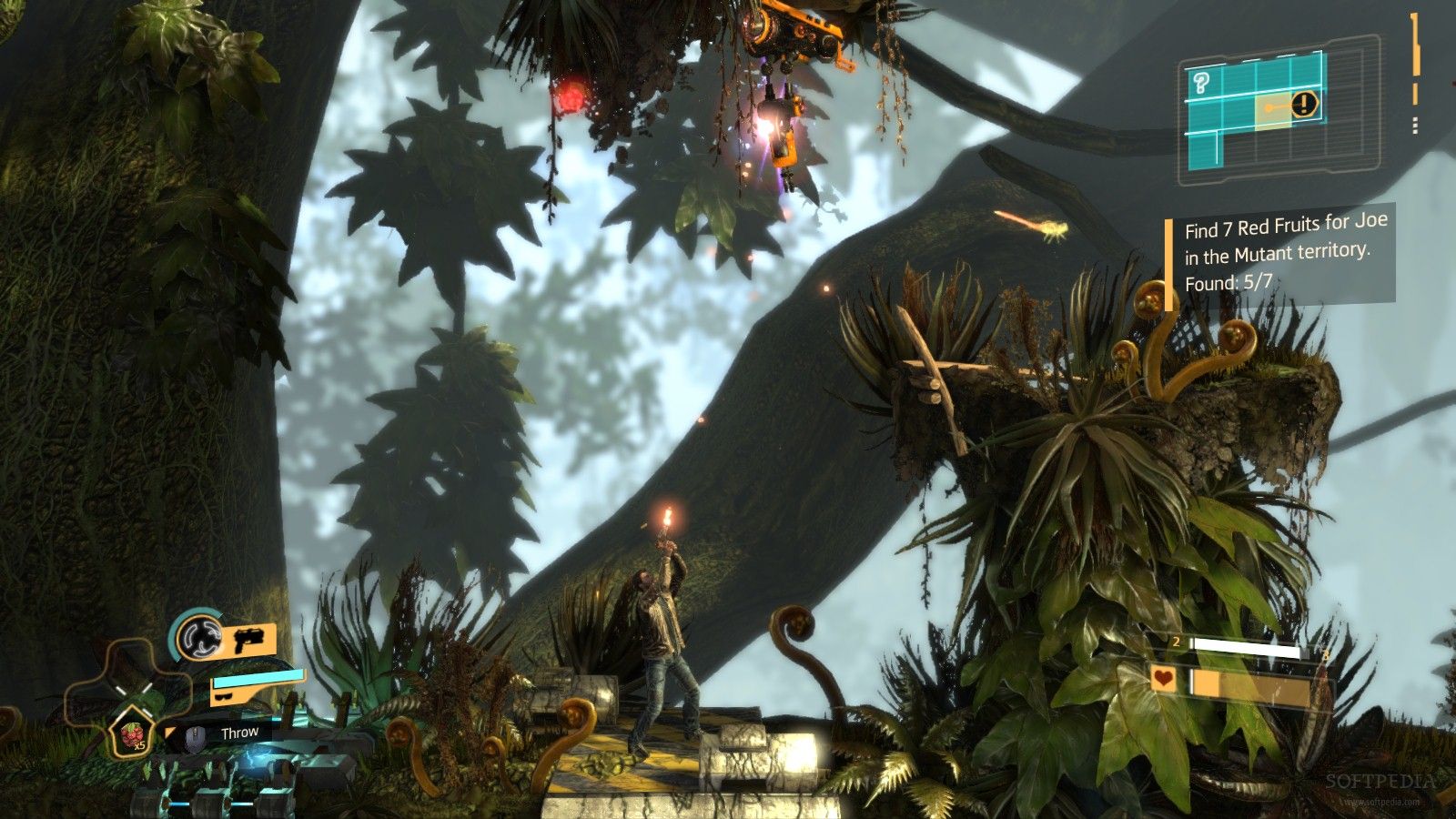Activate the circular gadget ability icon
The image size is (1456, 819).
(x=198, y=635)
